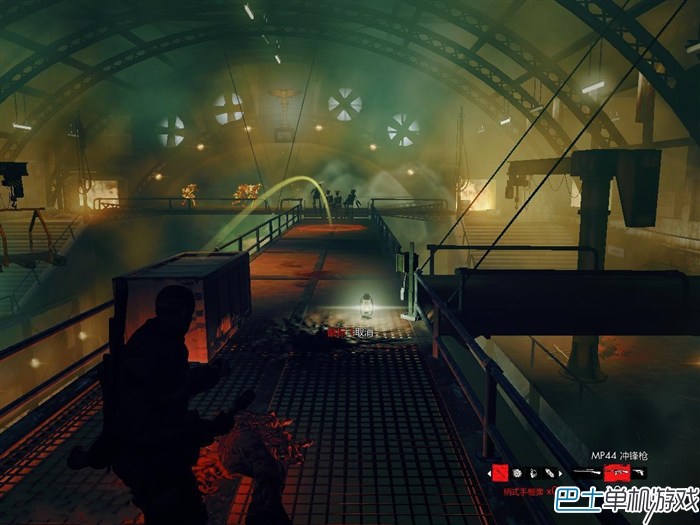
Task: Choose the round landmine item icon
Action: [x=516, y=473]
